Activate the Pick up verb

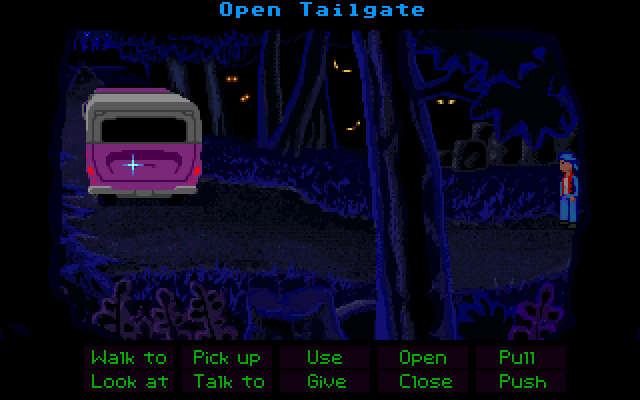(x=227, y=357)
